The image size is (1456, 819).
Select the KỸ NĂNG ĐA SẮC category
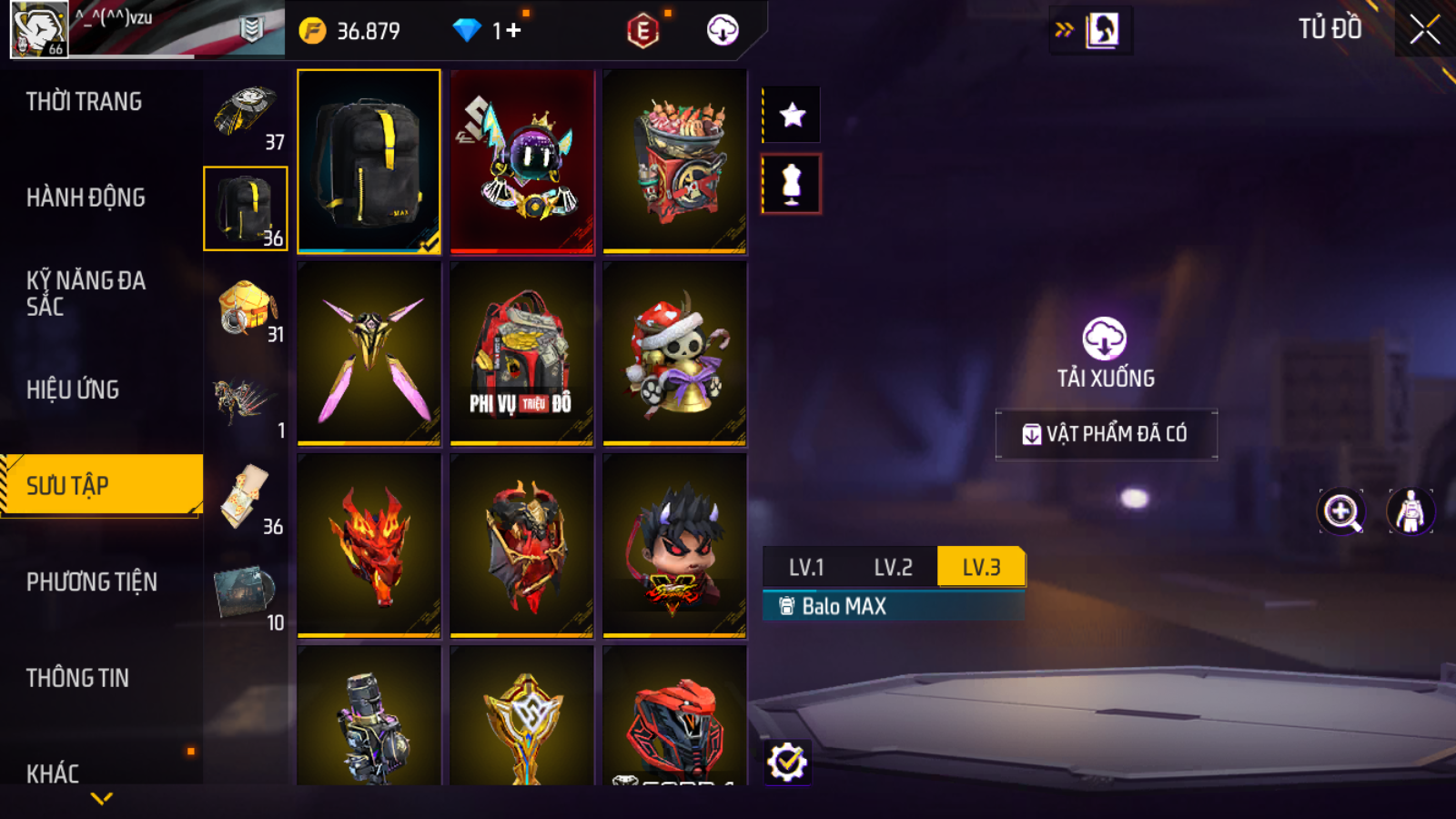tap(86, 293)
